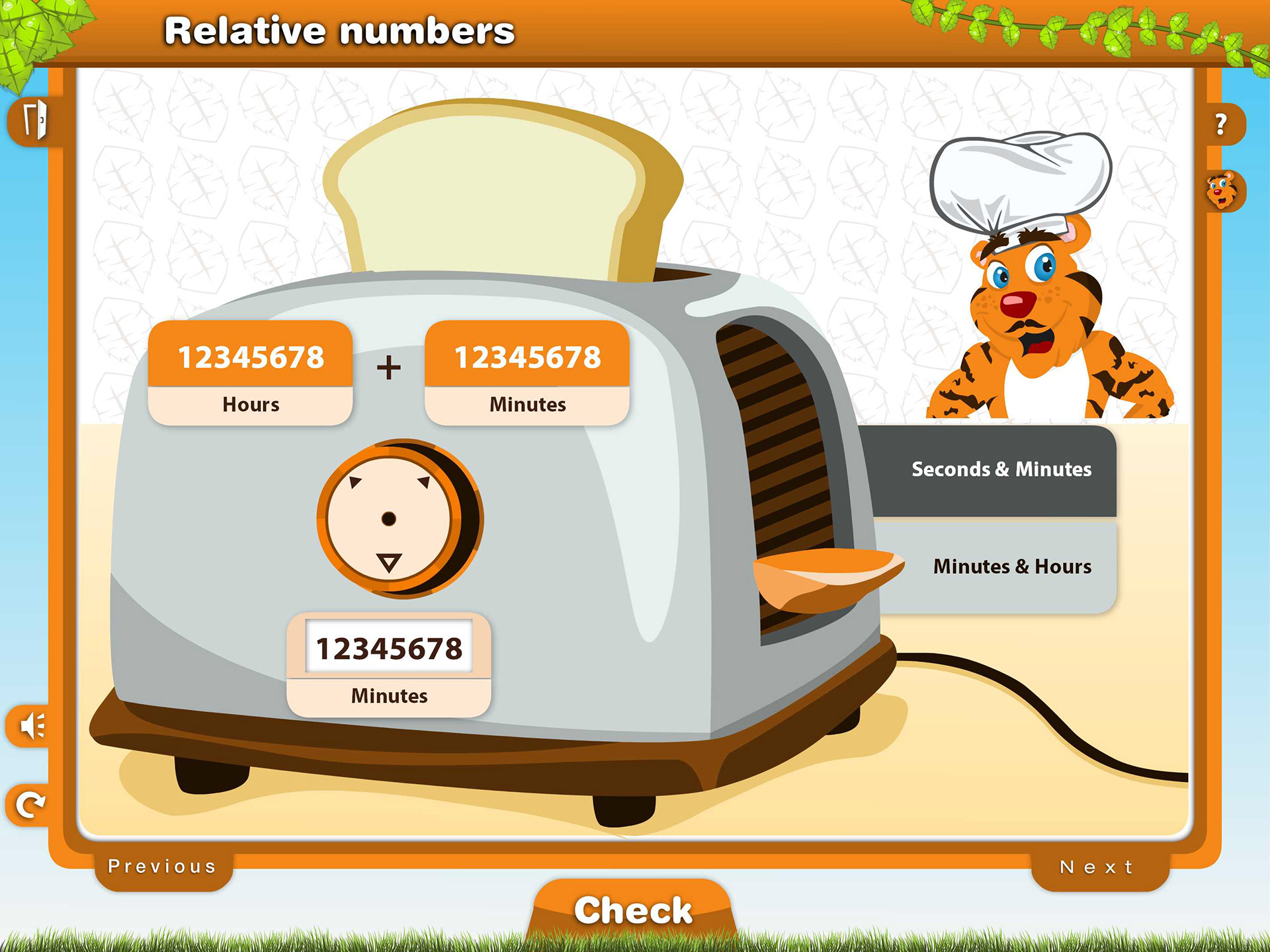The width and height of the screenshot is (1270, 952).
Task: Restart with the circular arrow icon
Action: coord(30,805)
